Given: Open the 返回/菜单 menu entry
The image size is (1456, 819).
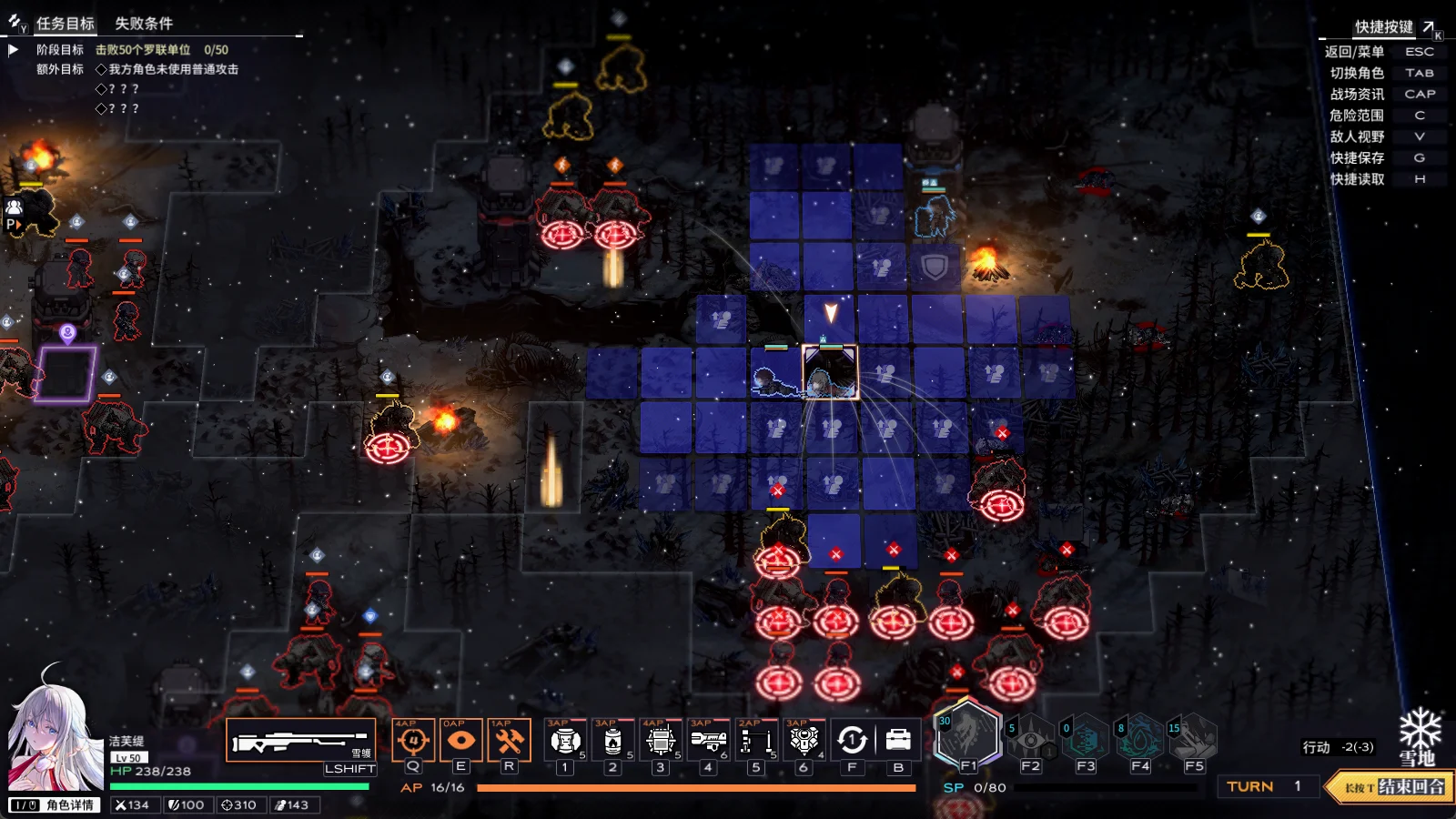Looking at the screenshot, I should (1354, 52).
